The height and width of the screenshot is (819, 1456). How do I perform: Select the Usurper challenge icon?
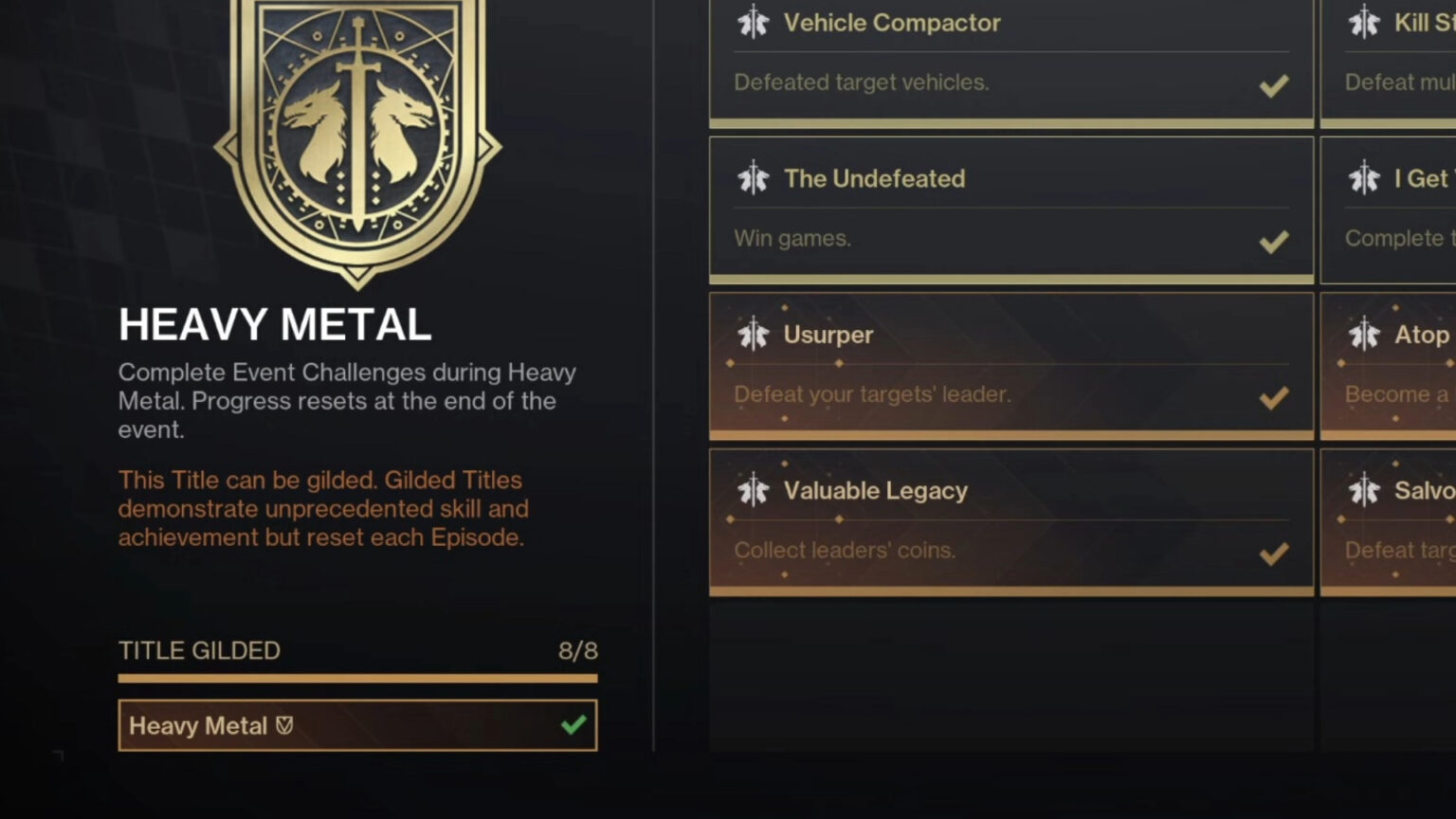click(754, 334)
